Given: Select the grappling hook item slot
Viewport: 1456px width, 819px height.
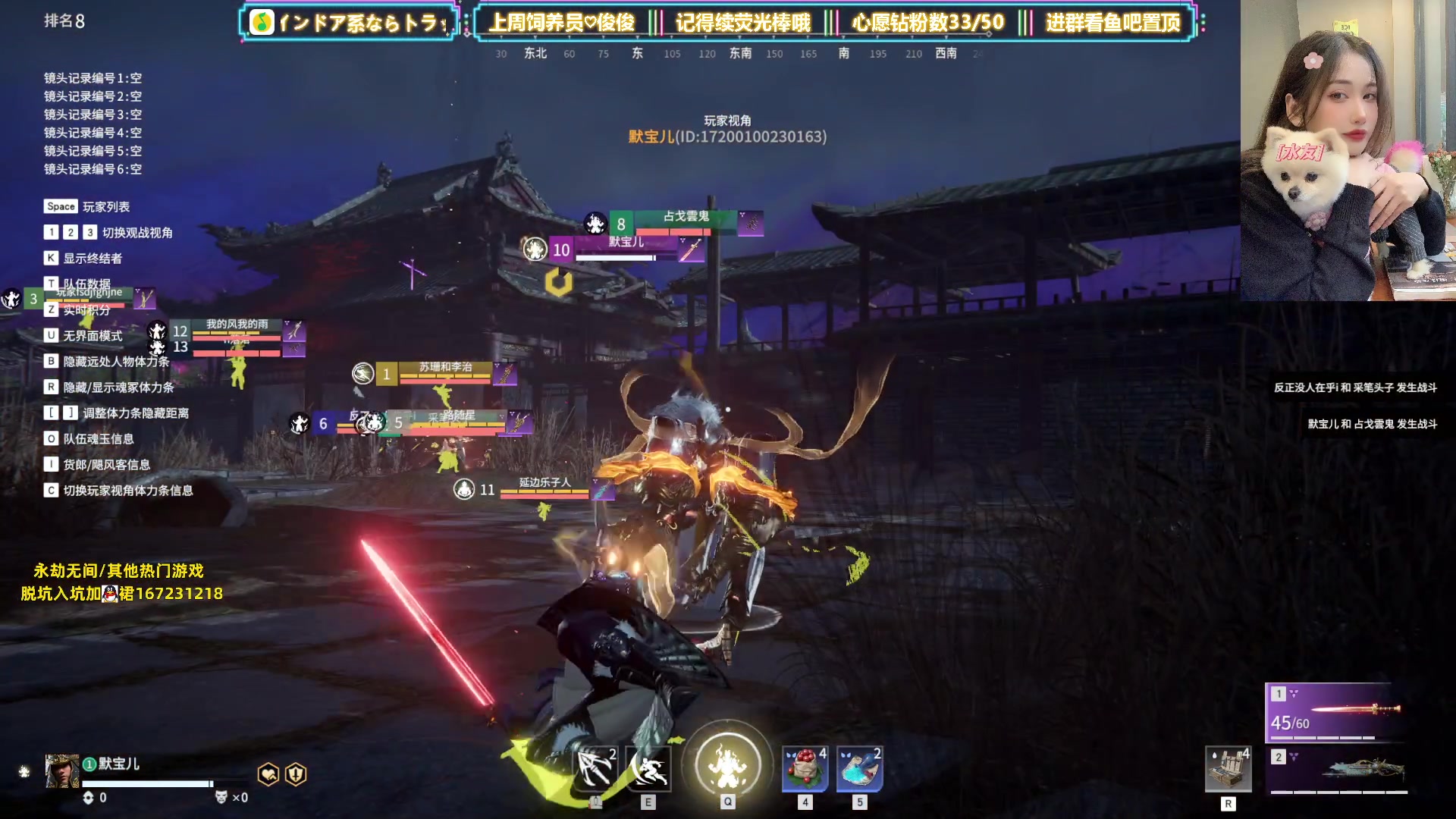Looking at the screenshot, I should (596, 767).
